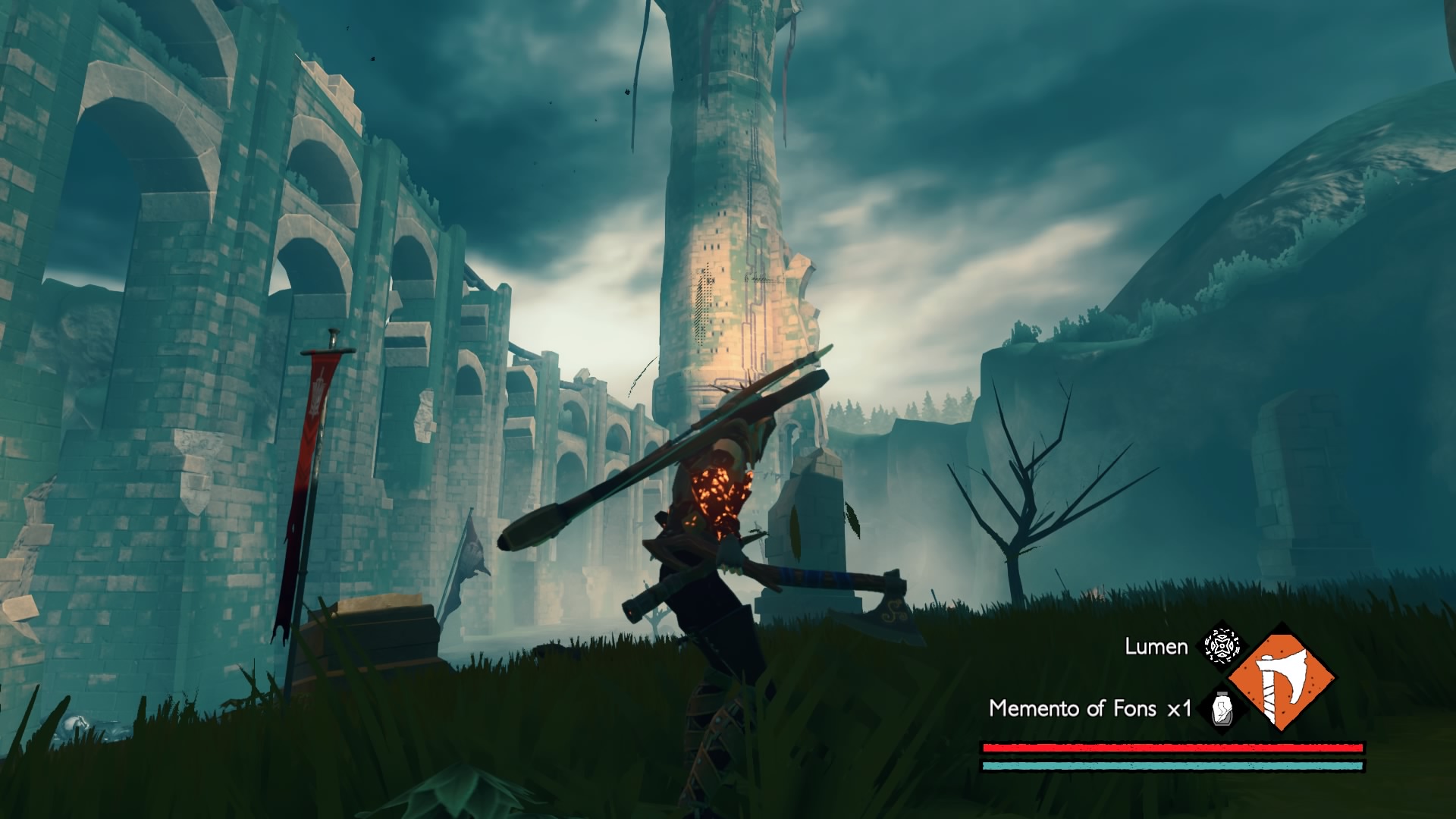This screenshot has width=1456, height=819.
Task: Select the Lumen ability icon
Action: tap(1222, 646)
